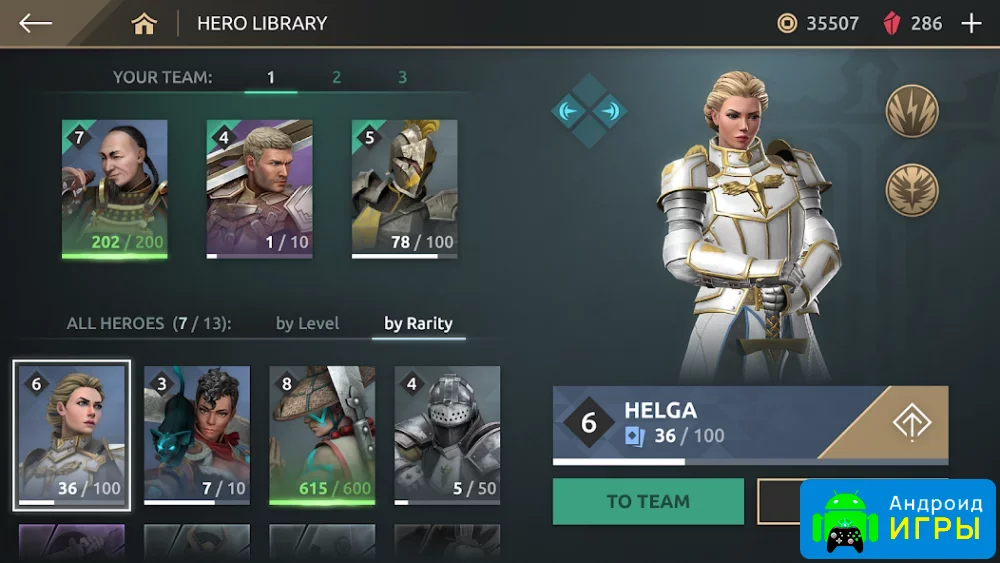1000x563 pixels.
Task: Open the home screen icon
Action: click(x=144, y=24)
